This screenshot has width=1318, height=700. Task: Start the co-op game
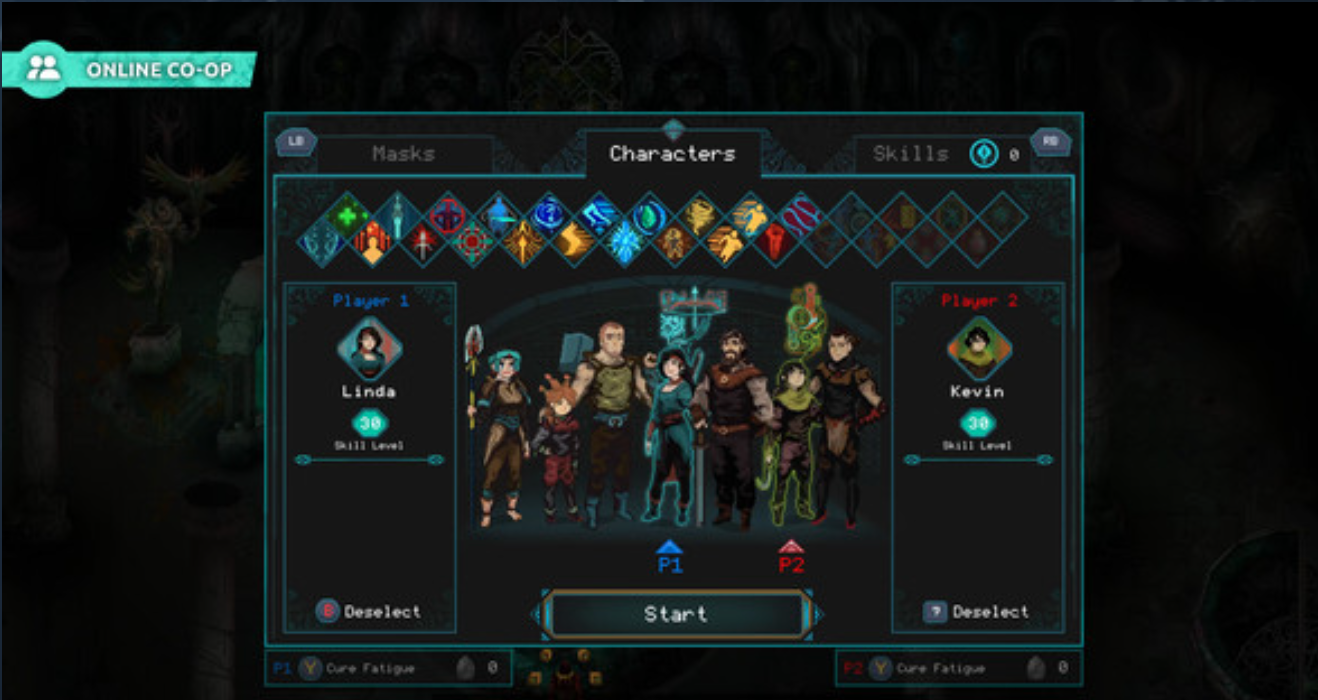[x=676, y=614]
